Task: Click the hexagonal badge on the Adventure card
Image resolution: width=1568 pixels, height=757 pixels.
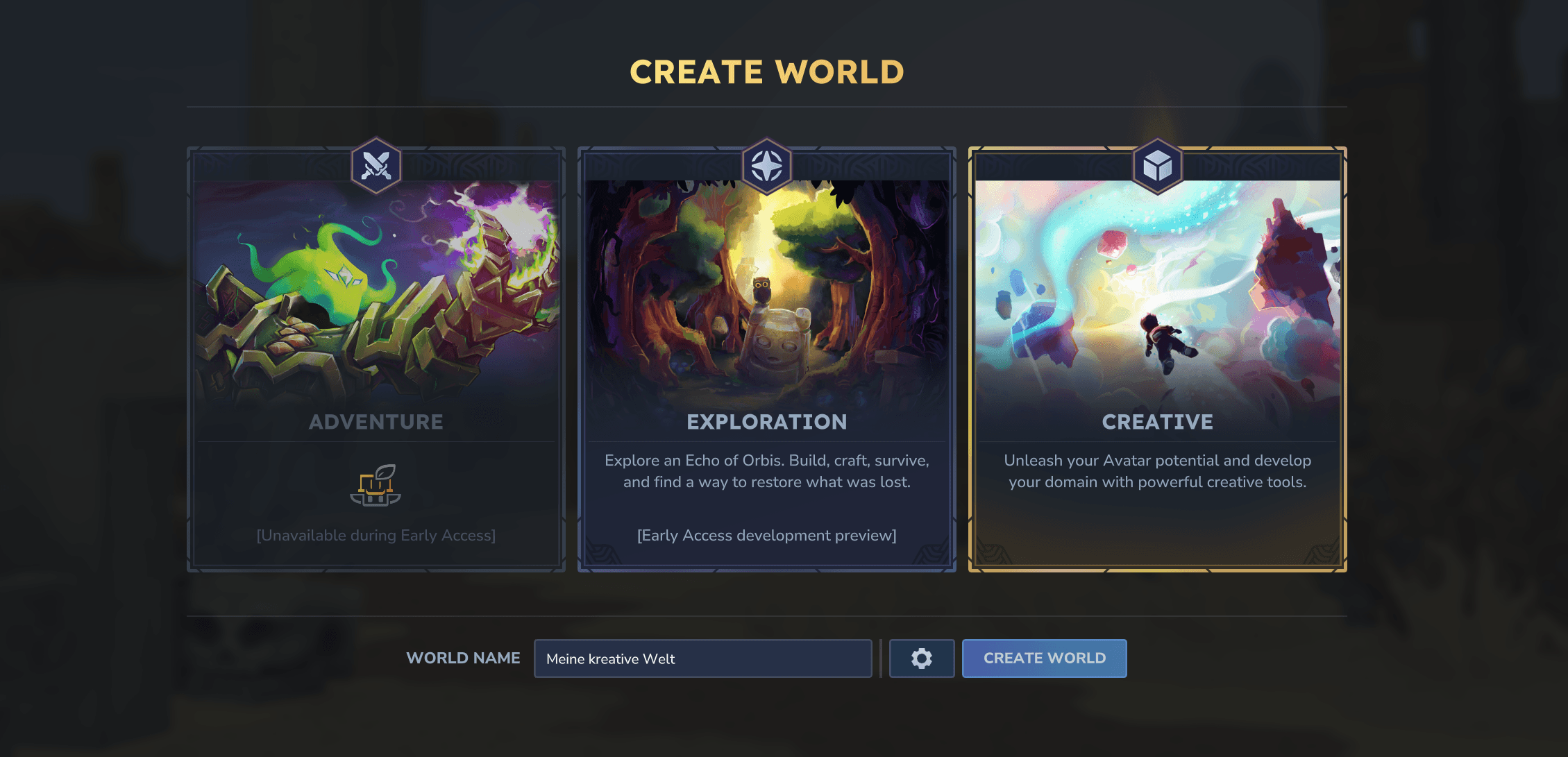Action: pos(376,164)
